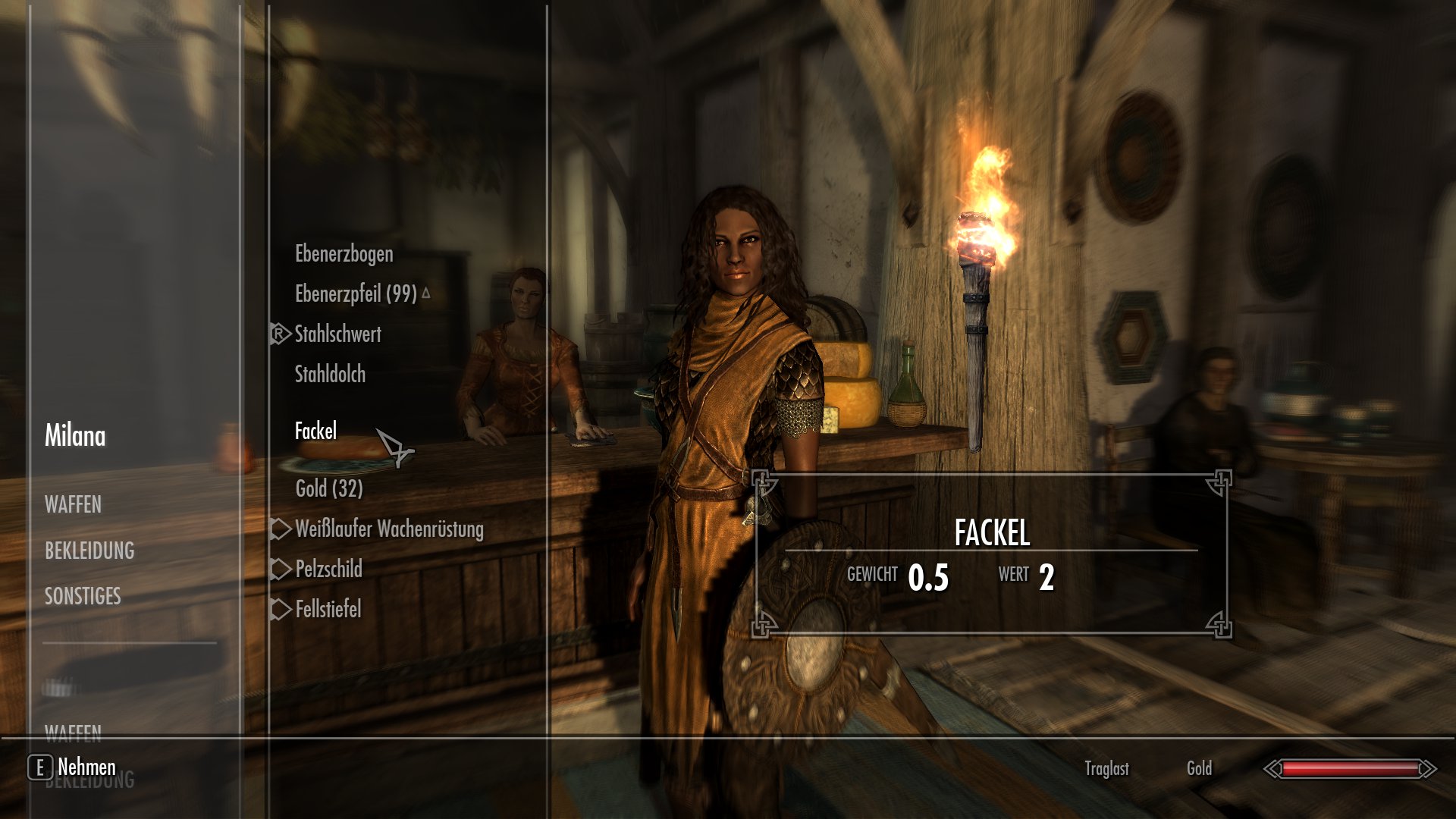Choose Ebenerzpfeil (99) from the list
The height and width of the screenshot is (819, 1456).
click(356, 293)
